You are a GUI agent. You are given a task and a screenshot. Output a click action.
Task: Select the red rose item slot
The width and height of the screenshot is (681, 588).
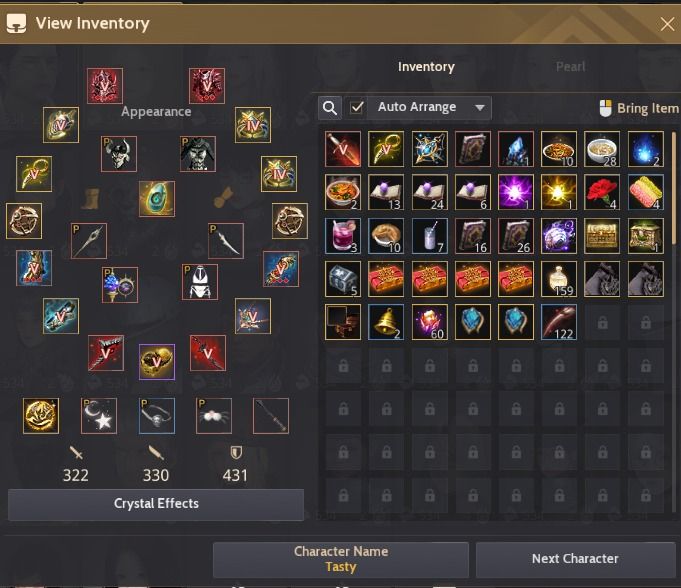pos(601,193)
